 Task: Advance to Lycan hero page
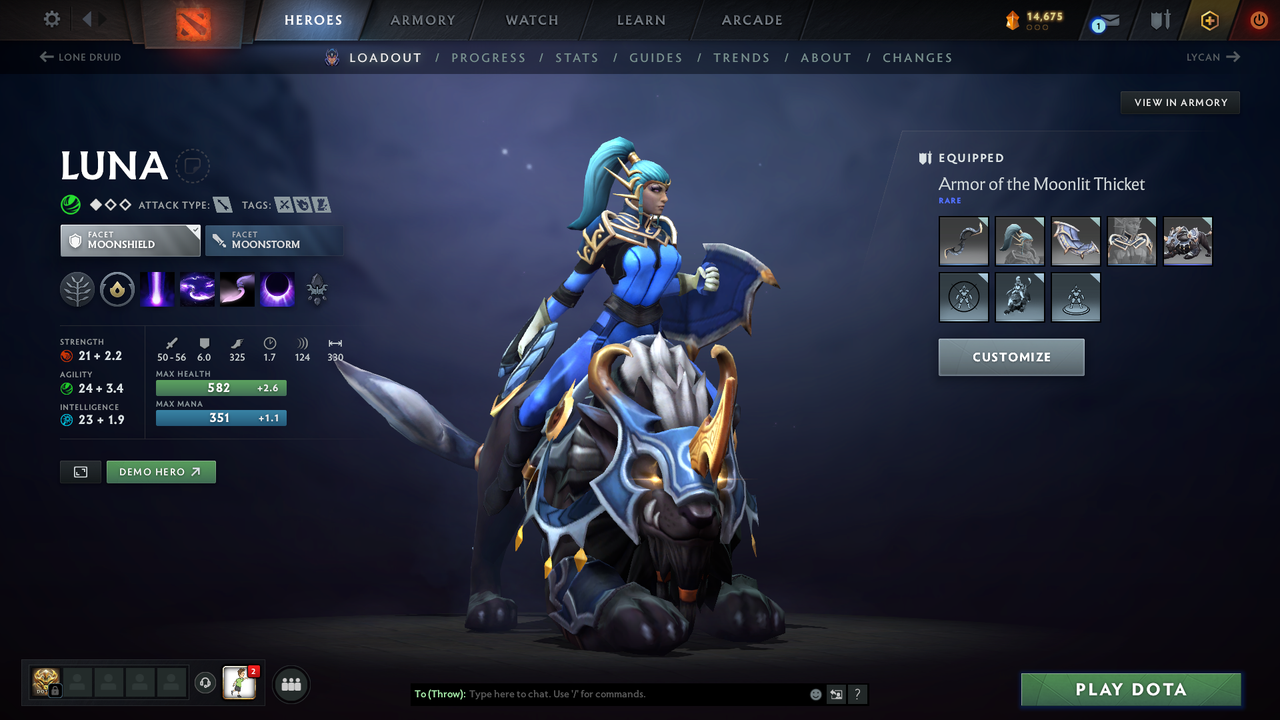pos(1212,57)
